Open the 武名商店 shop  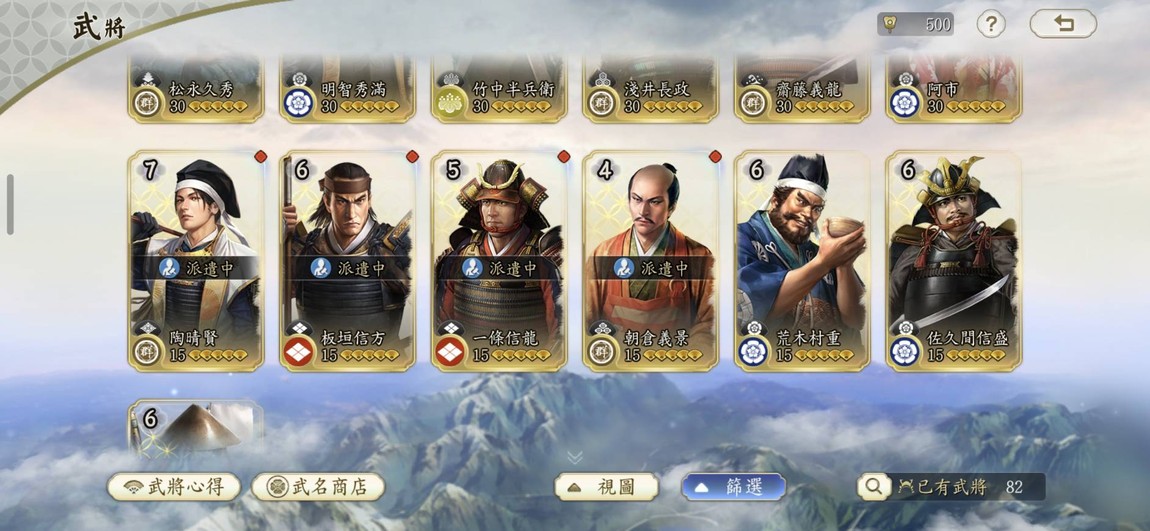(318, 487)
